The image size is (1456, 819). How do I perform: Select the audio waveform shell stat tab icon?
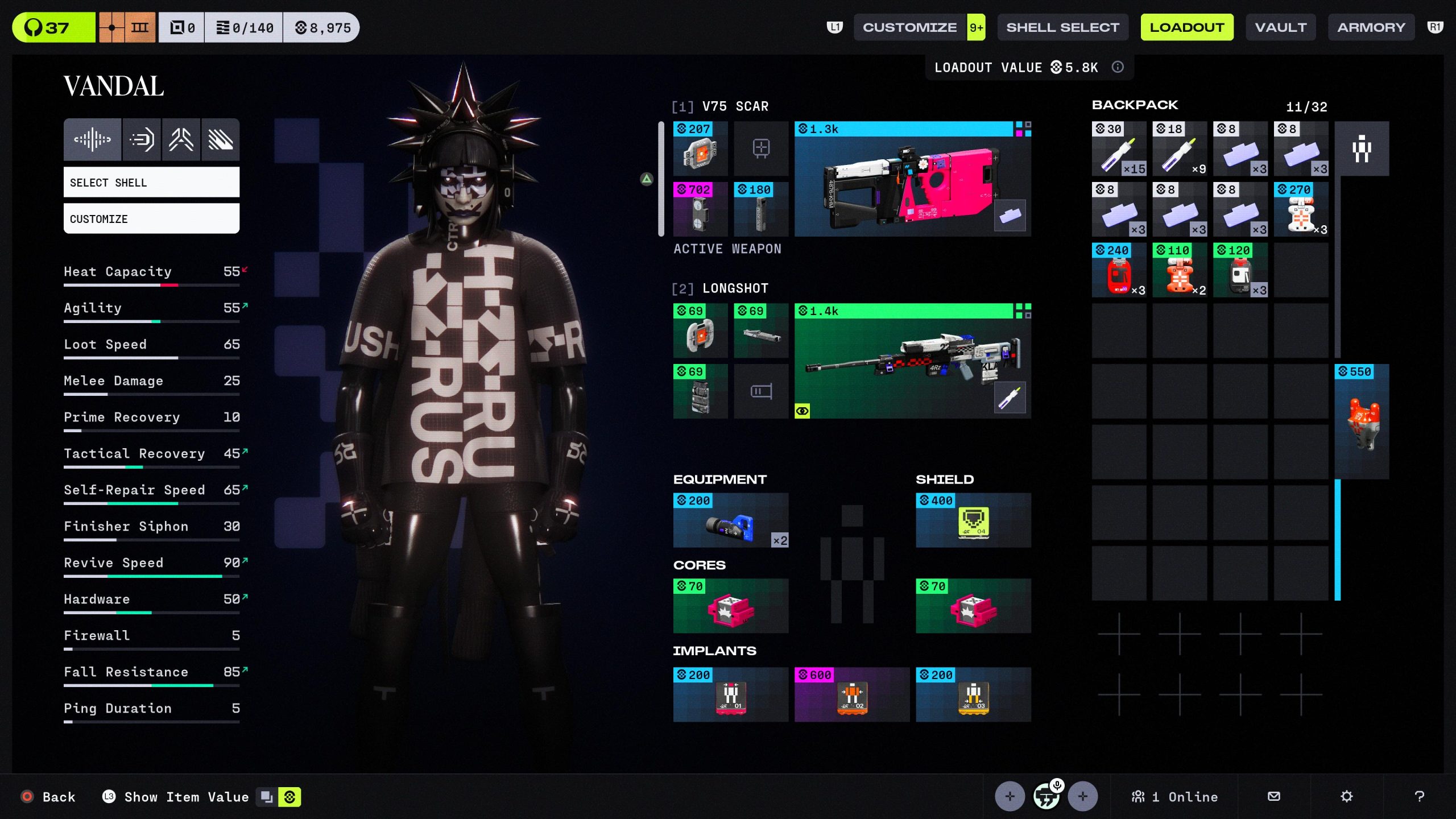pyautogui.click(x=92, y=139)
